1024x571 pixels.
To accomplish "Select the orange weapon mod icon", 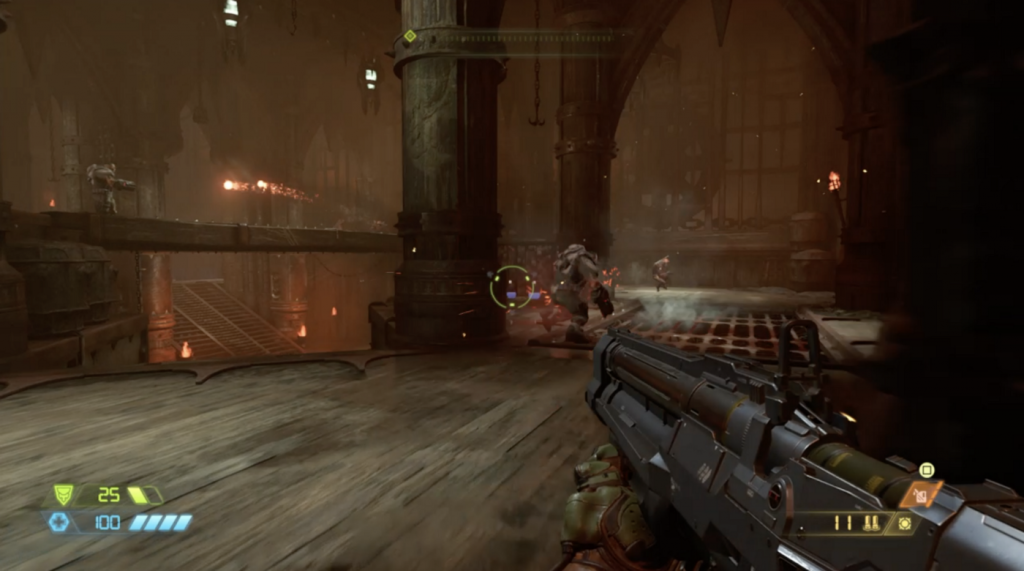I will (921, 493).
